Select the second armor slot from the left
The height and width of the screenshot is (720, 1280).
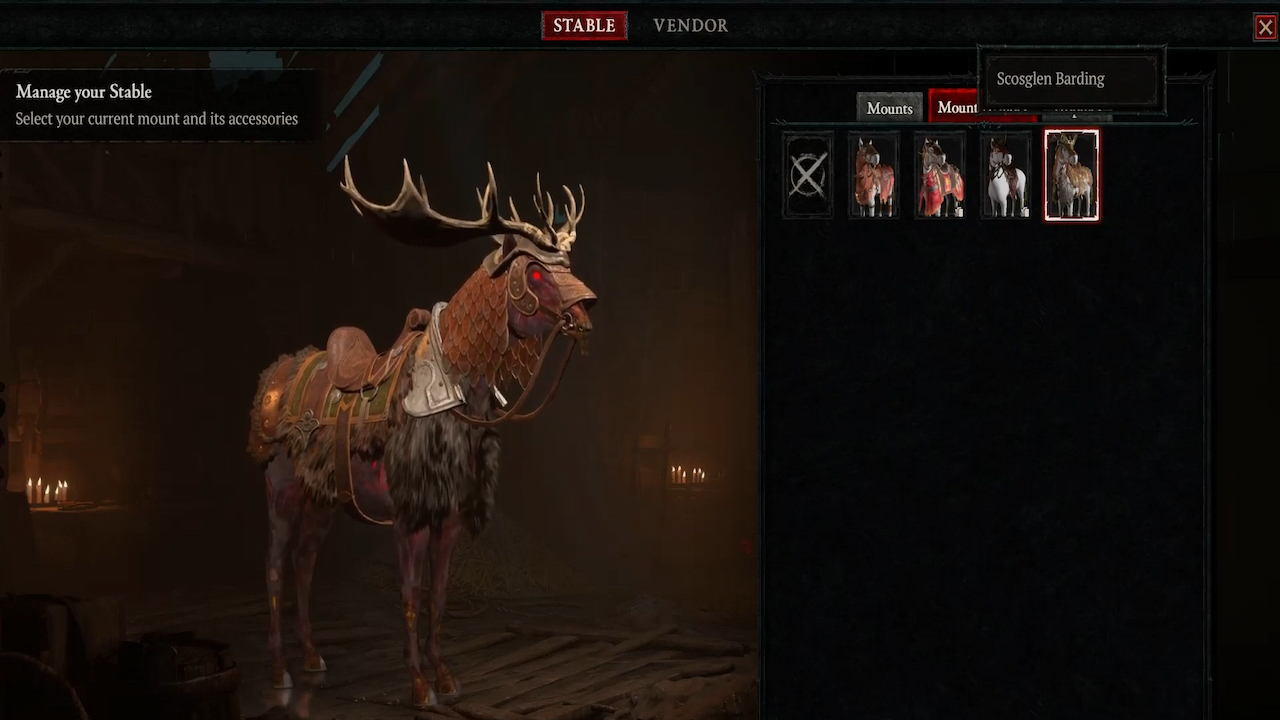click(874, 173)
